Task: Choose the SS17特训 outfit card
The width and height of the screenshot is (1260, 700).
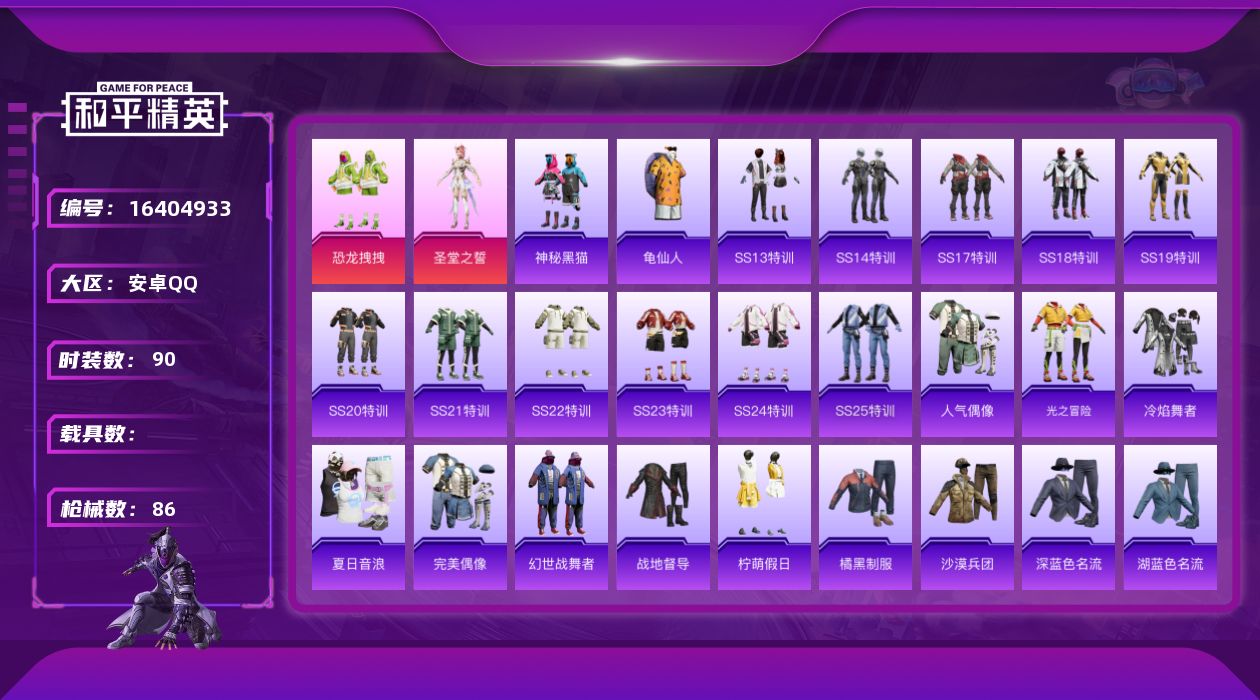Action: (967, 211)
